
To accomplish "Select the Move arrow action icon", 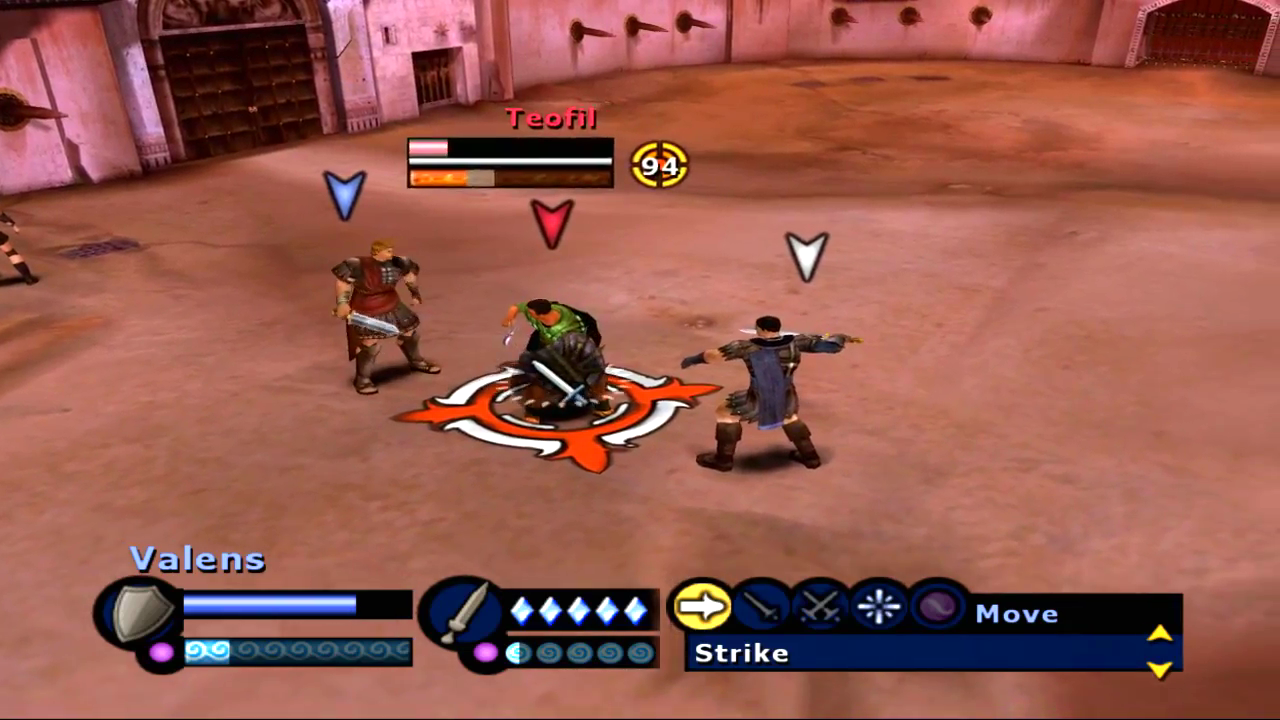I will [x=700, y=606].
